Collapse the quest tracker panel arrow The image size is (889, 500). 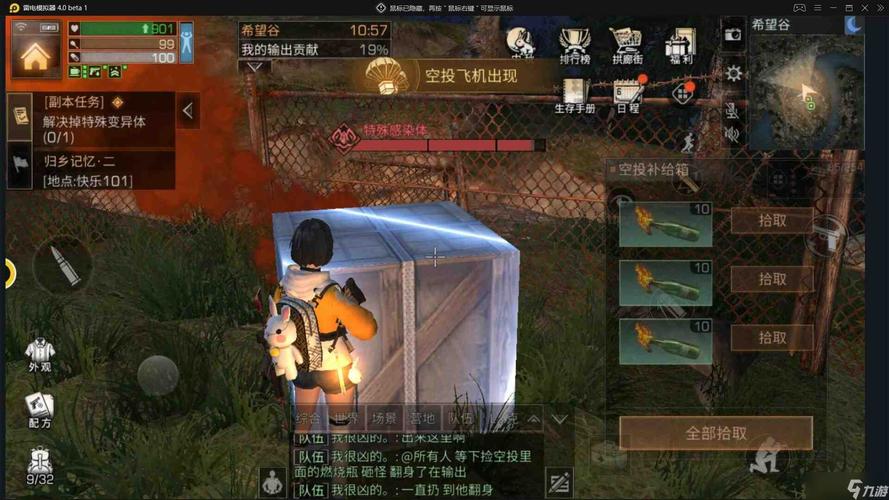coord(188,111)
